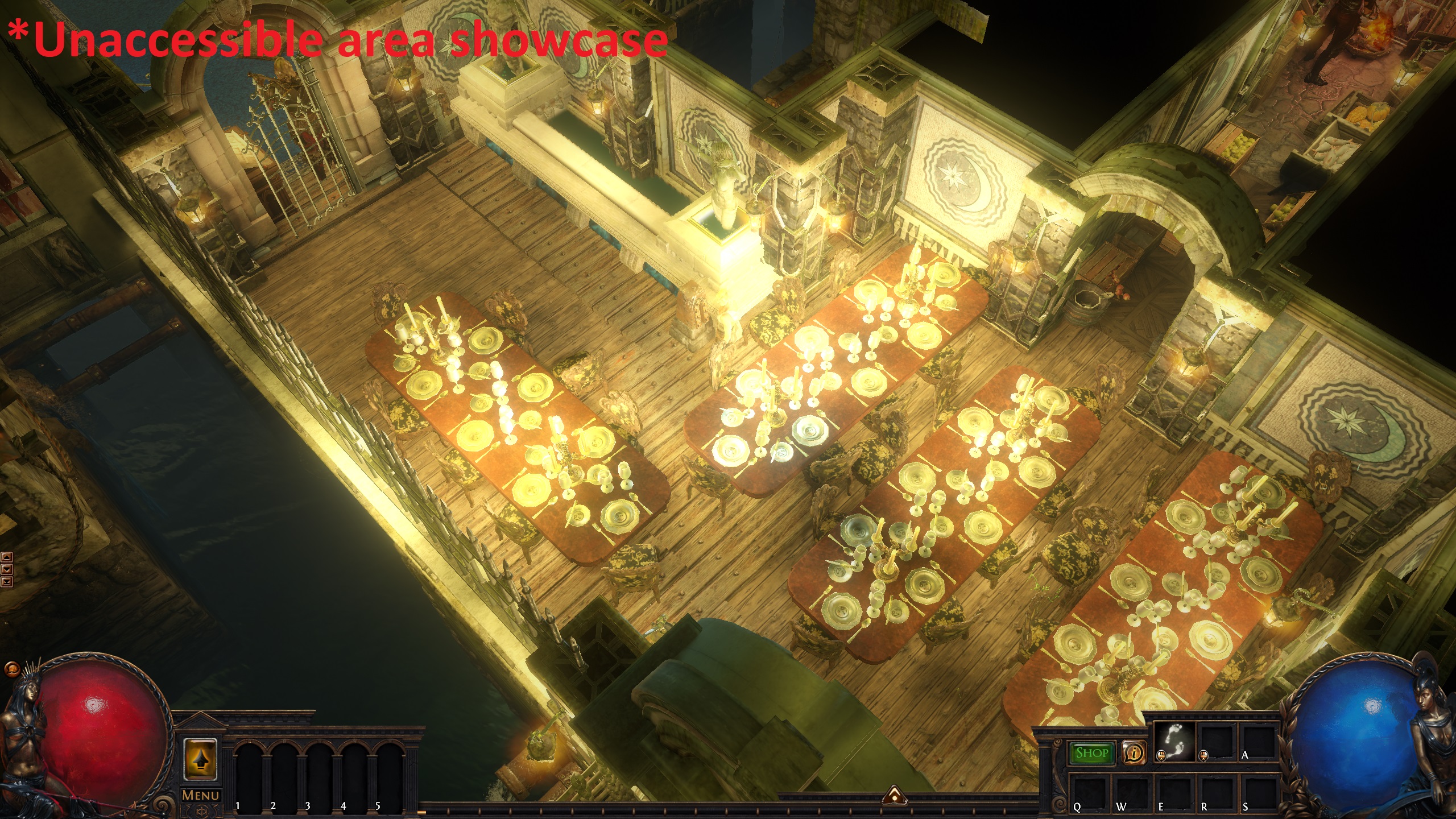Select the skill slot bound to E

coord(1174,793)
